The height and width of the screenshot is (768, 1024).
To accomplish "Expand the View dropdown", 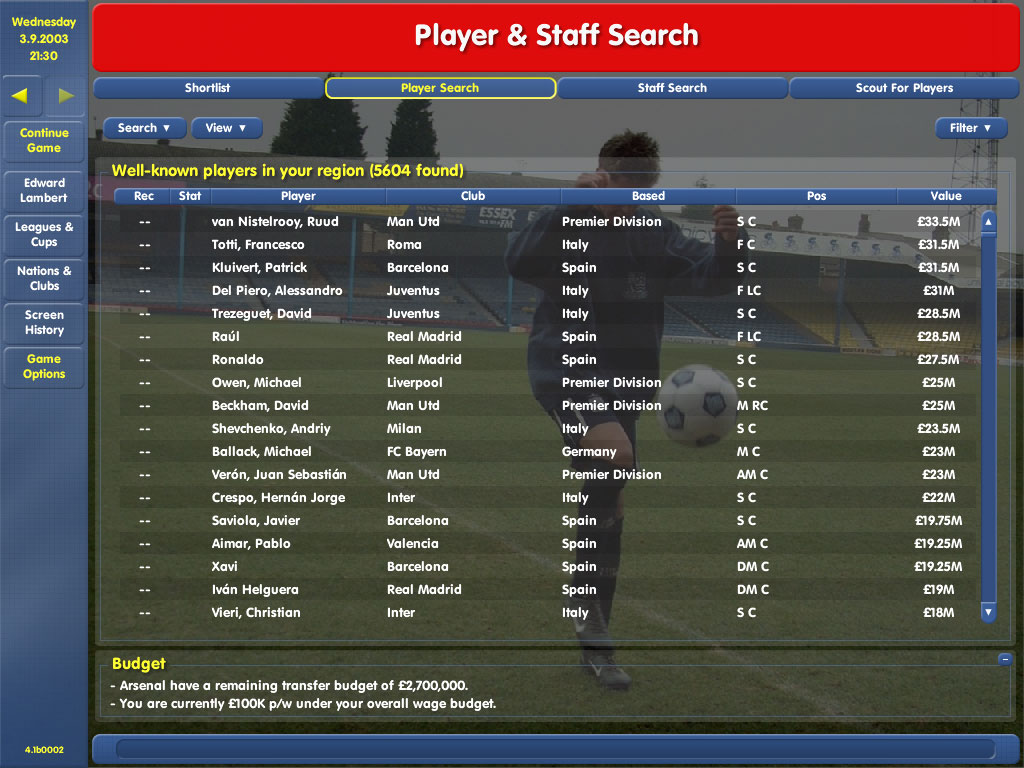I will (x=226, y=128).
